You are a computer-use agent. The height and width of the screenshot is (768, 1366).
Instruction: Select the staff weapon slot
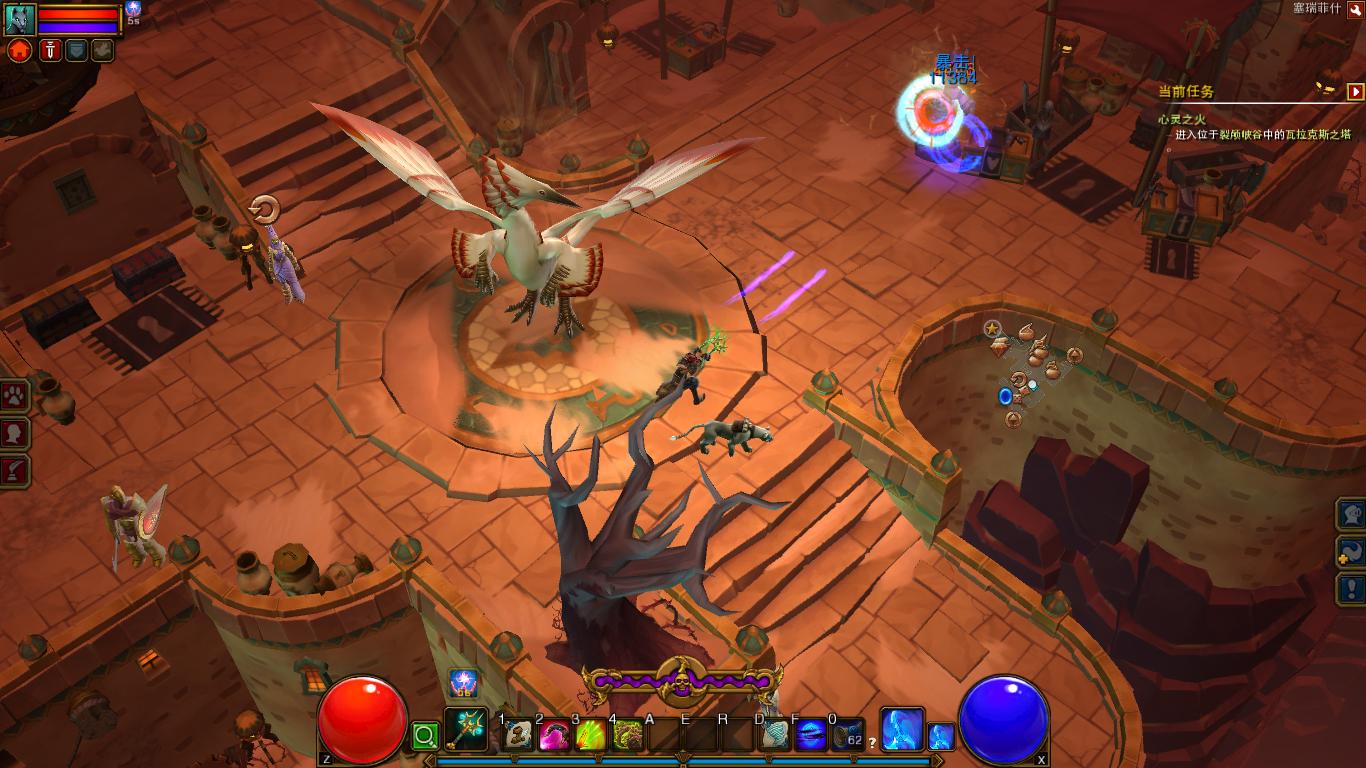[465, 730]
